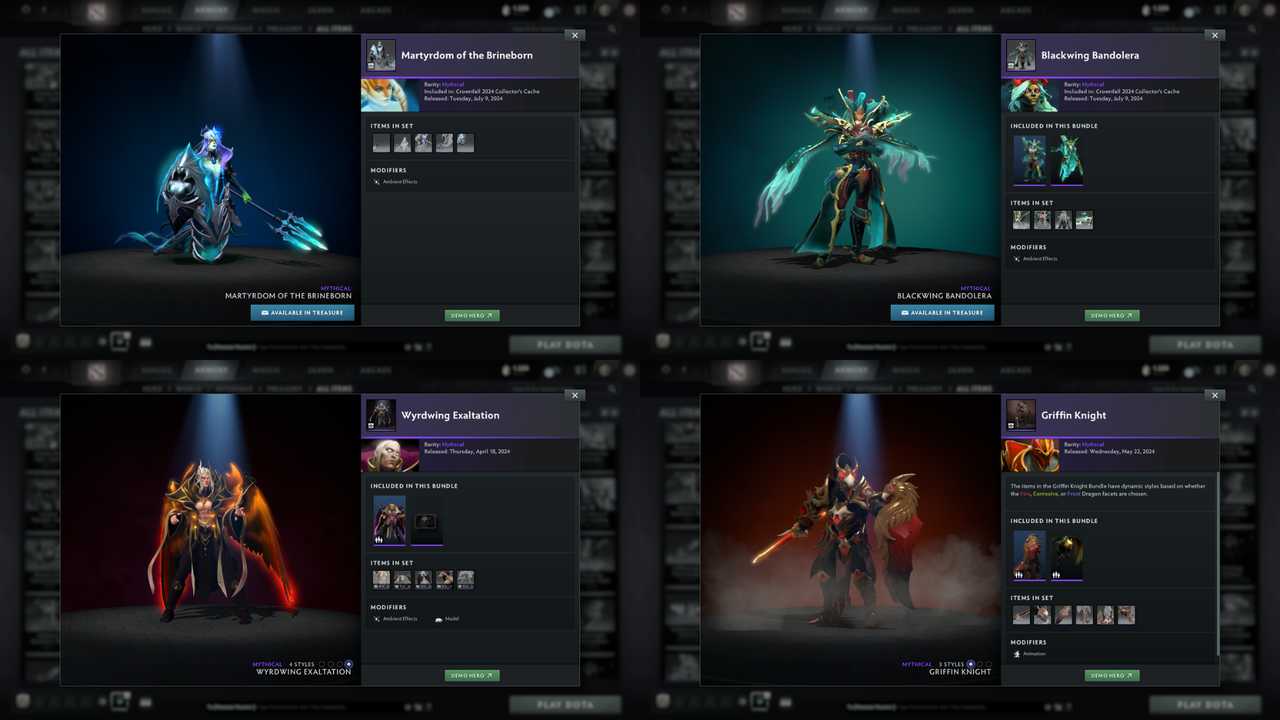The height and width of the screenshot is (720, 1280).
Task: Click the Dota 2 logo in the top navigation
Action: point(95,10)
